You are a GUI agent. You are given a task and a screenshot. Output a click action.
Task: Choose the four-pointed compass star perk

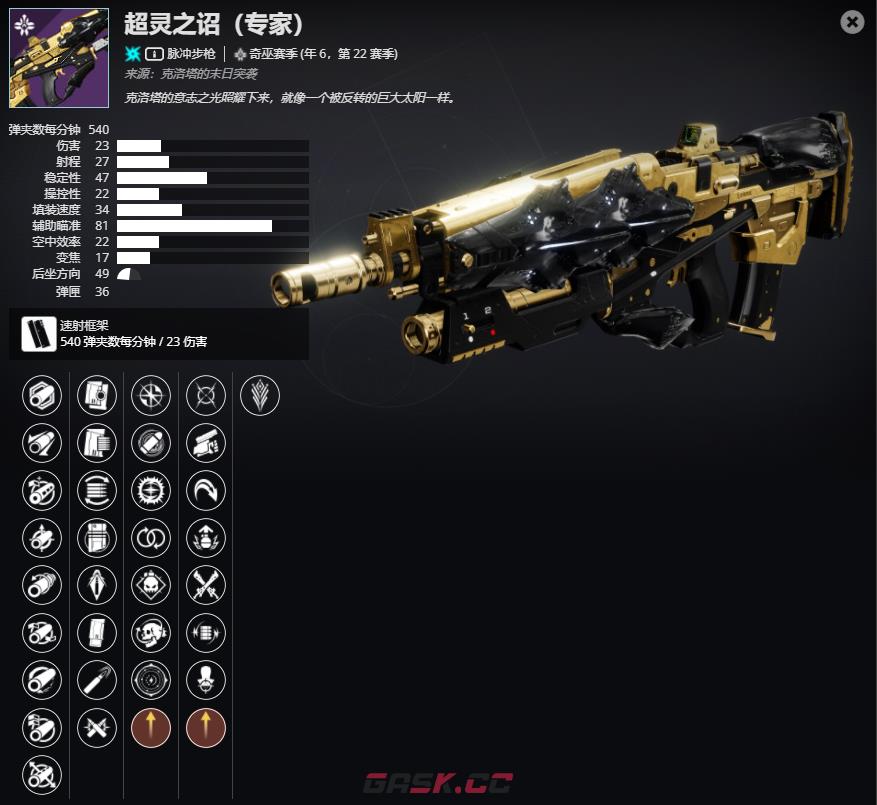[151, 395]
